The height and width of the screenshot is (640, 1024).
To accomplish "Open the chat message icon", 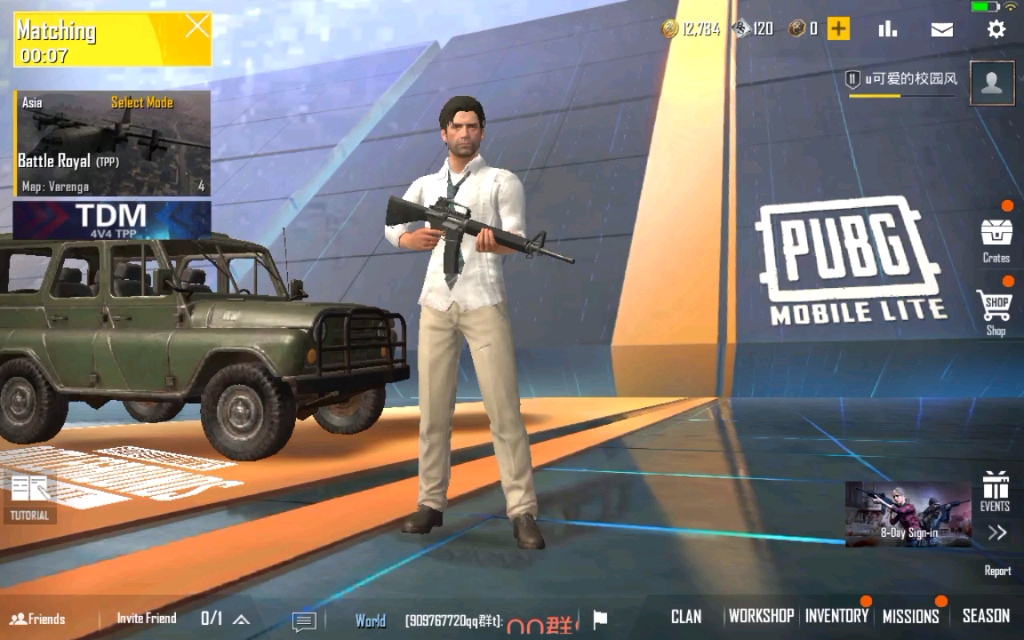I will [x=304, y=620].
